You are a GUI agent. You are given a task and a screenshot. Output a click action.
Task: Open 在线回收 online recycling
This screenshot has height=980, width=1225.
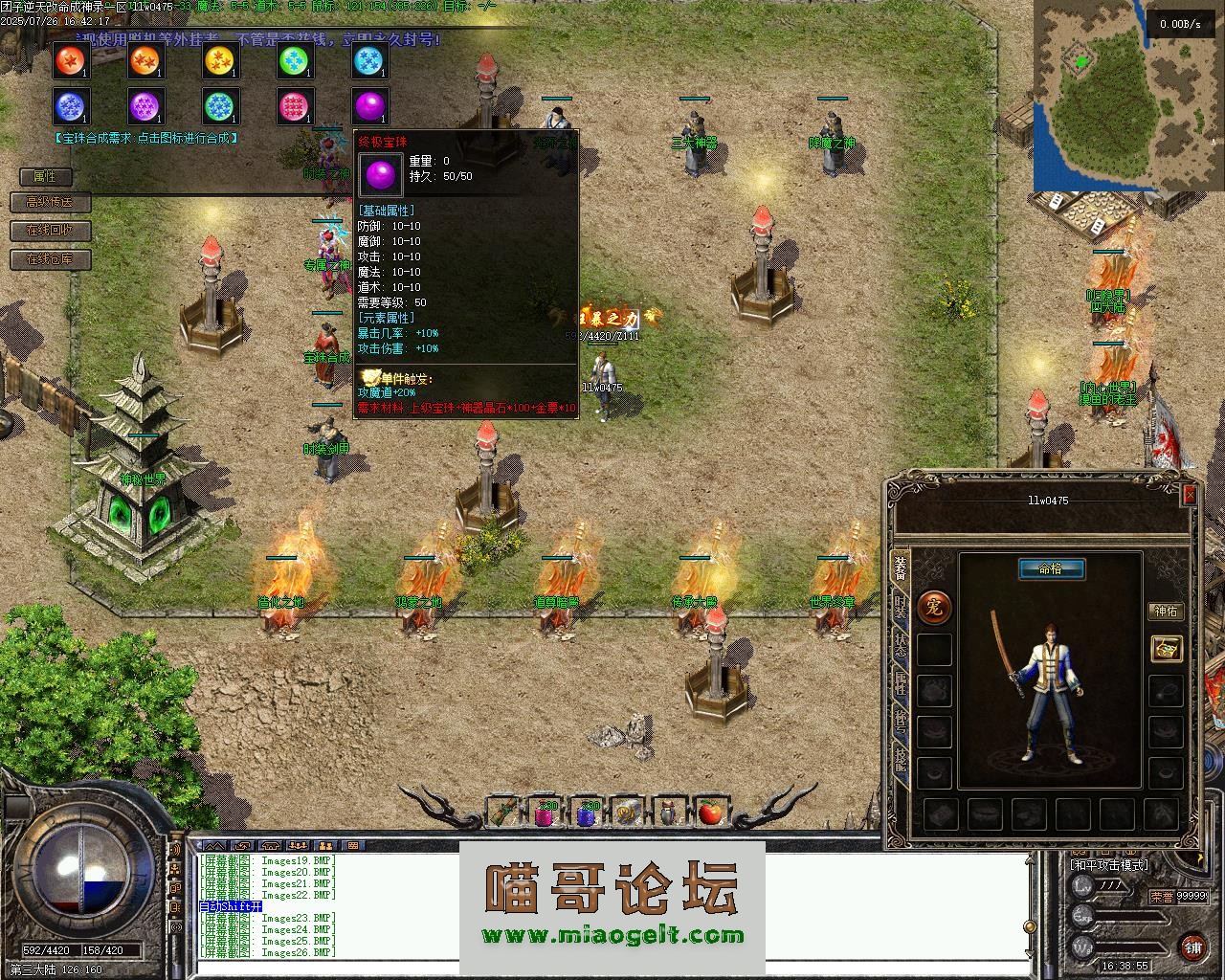(49, 231)
